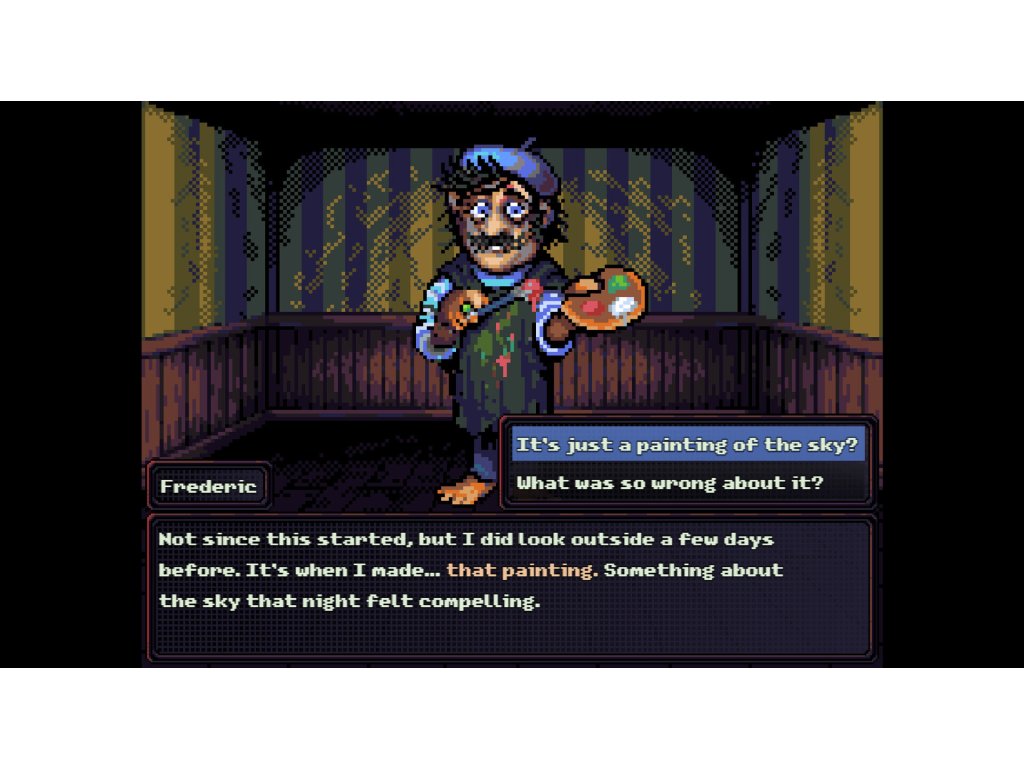Choose "It's just a painting of the sky?"
Screen dimensions: 1024x768
pos(687,444)
